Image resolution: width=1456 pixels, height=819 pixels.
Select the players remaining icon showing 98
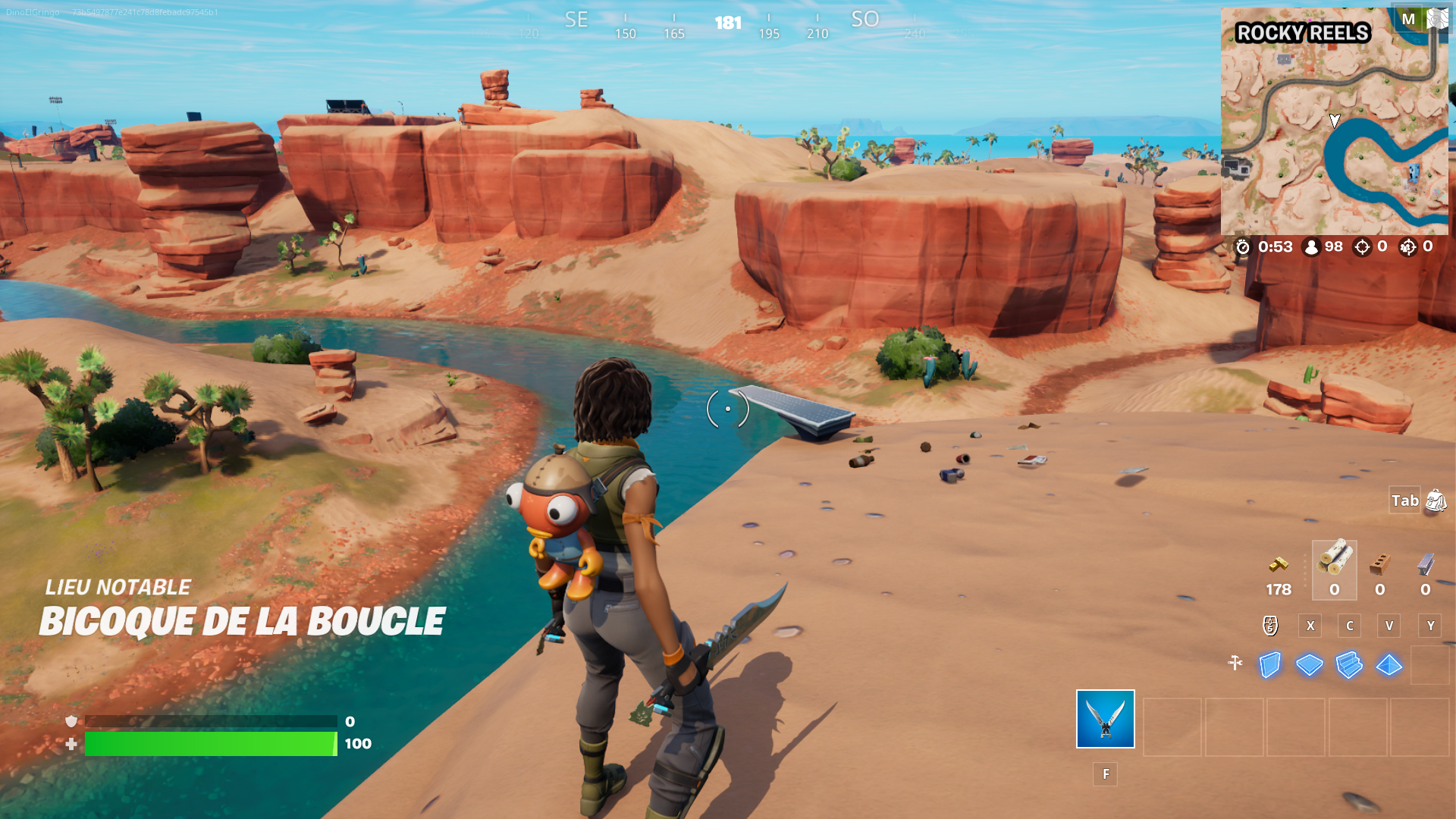click(x=1312, y=246)
